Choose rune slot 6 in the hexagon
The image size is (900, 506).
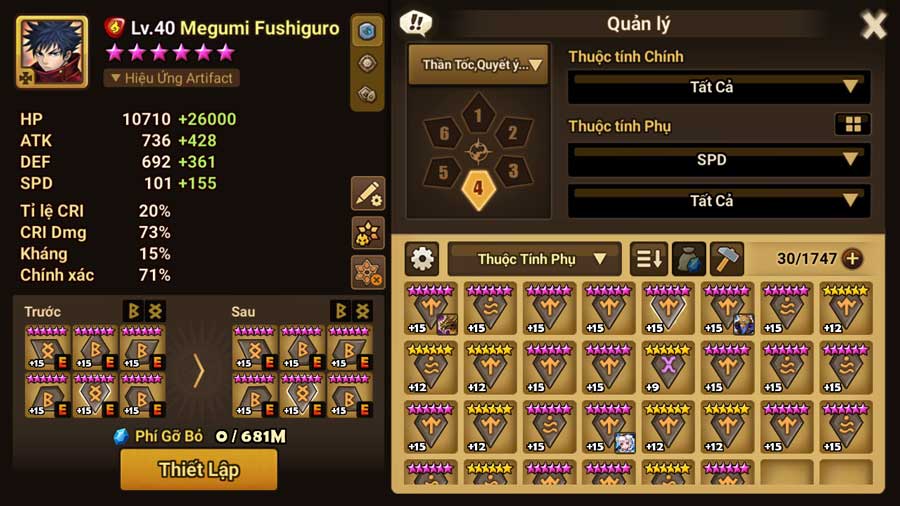pos(443,133)
